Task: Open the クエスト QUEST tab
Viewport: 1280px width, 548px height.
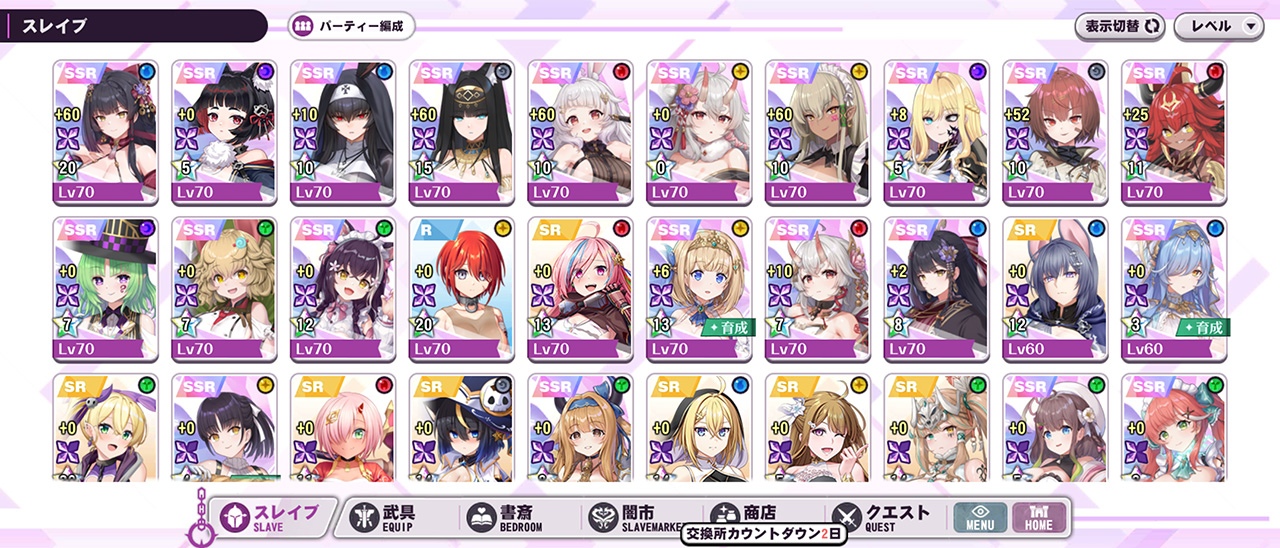Action: pyautogui.click(x=882, y=516)
